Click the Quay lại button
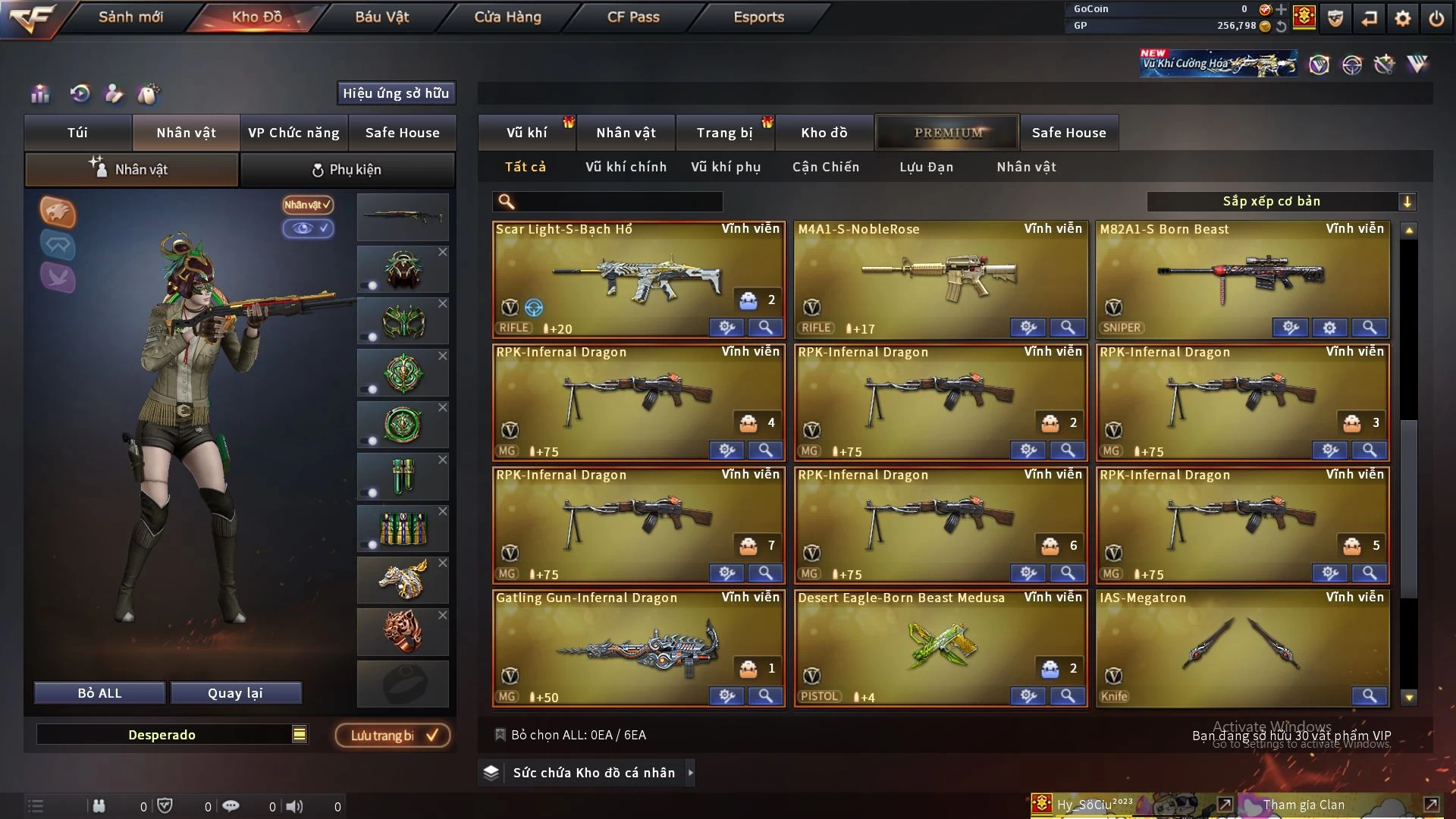The height and width of the screenshot is (819, 1456). [235, 693]
